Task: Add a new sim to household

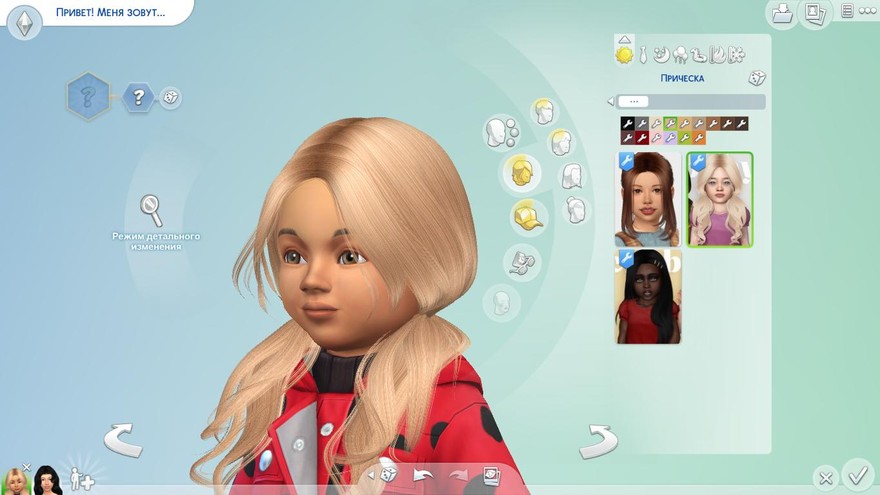Action: point(82,478)
